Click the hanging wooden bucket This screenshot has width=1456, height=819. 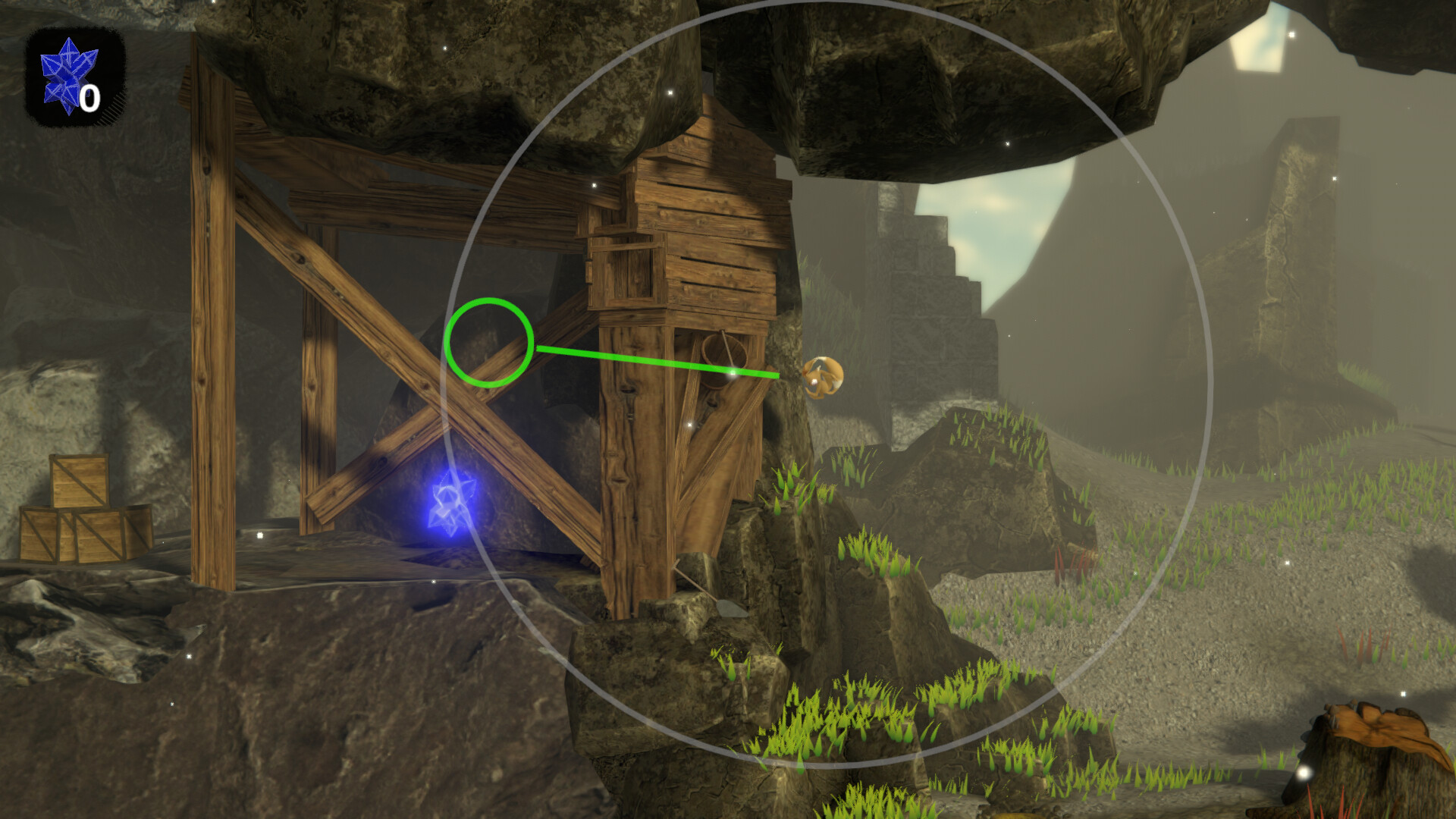coord(723,364)
